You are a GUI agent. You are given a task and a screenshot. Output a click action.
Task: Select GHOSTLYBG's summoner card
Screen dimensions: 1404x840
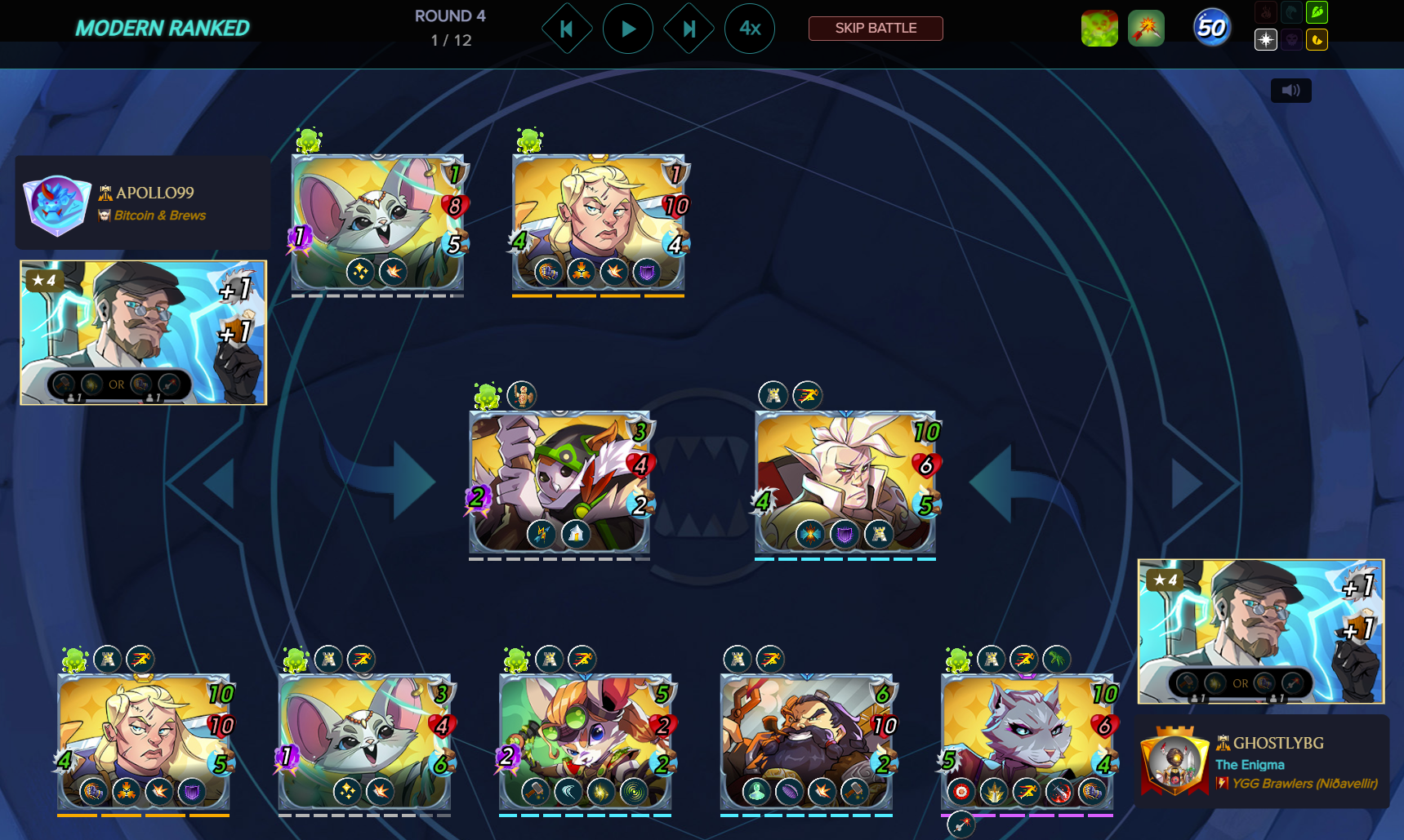[x=1260, y=631]
